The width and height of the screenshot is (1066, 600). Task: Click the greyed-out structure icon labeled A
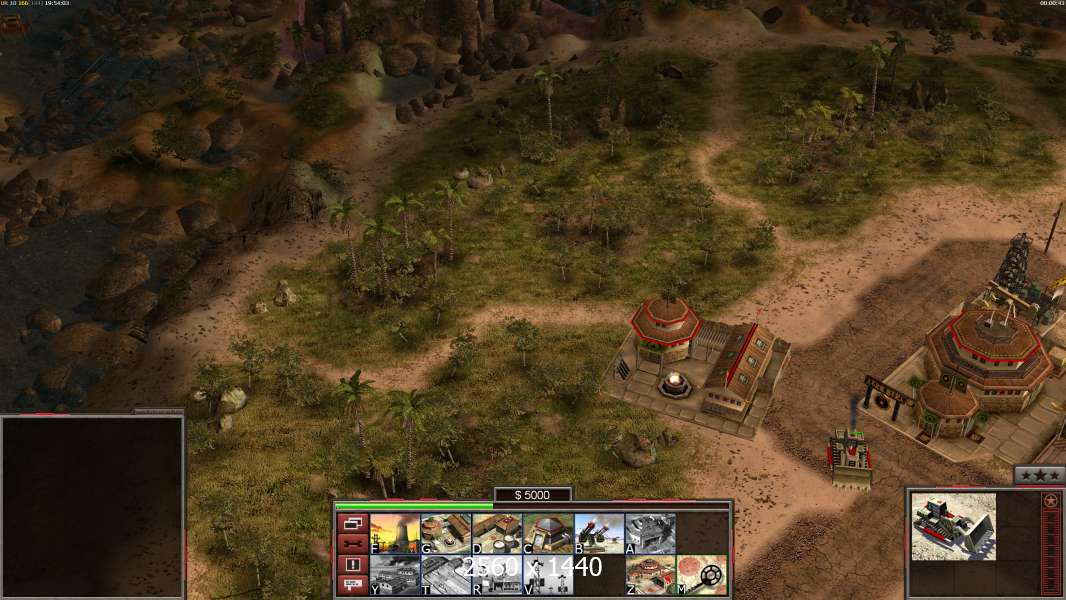(650, 533)
